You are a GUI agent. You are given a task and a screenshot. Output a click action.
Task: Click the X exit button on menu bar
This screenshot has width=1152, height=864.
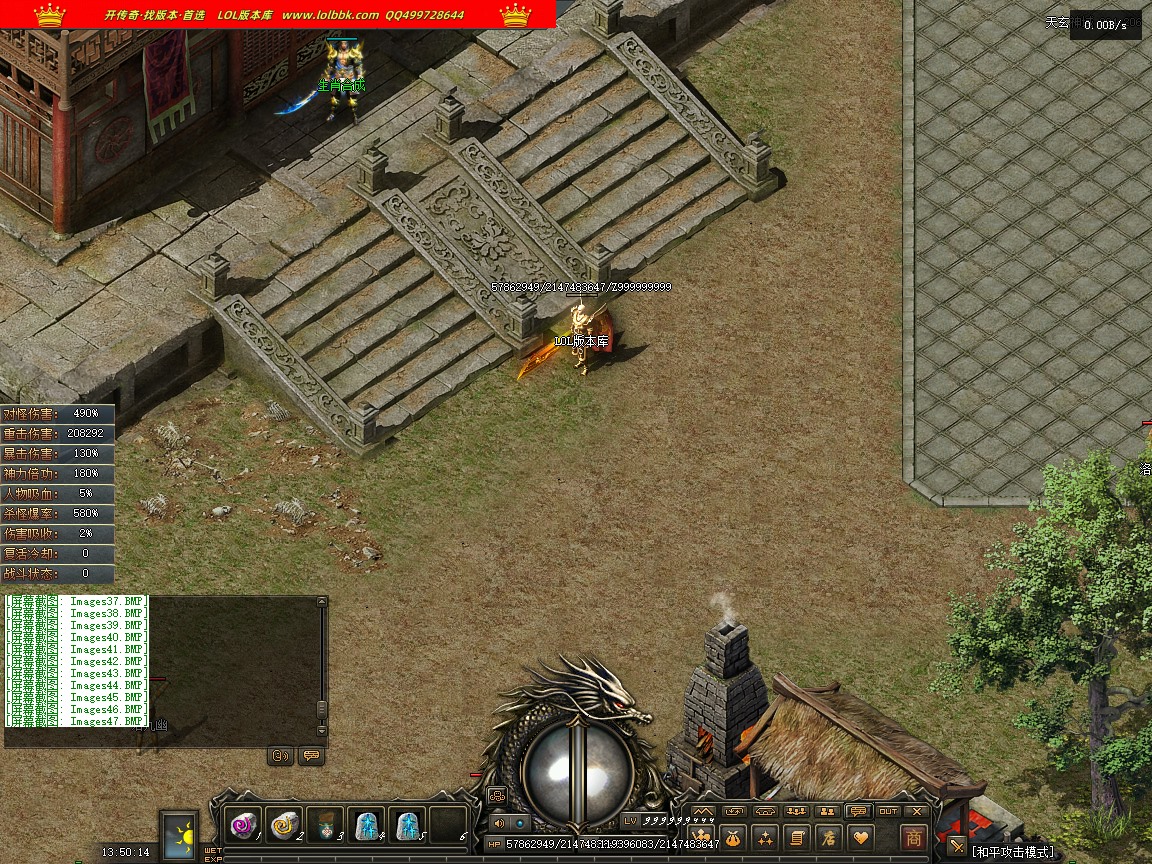[x=916, y=811]
